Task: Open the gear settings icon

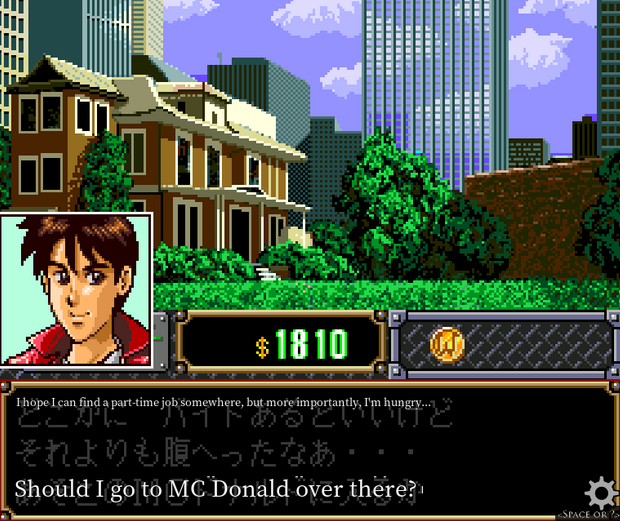Action: [x=599, y=492]
